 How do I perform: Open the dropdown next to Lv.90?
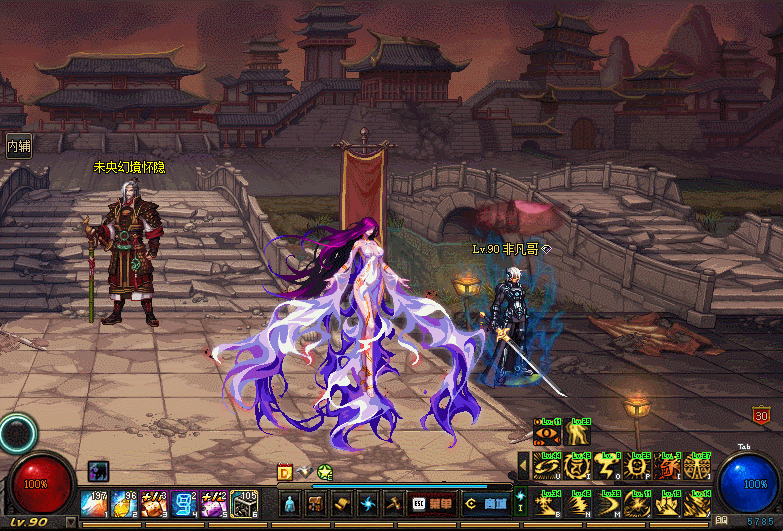70,523
